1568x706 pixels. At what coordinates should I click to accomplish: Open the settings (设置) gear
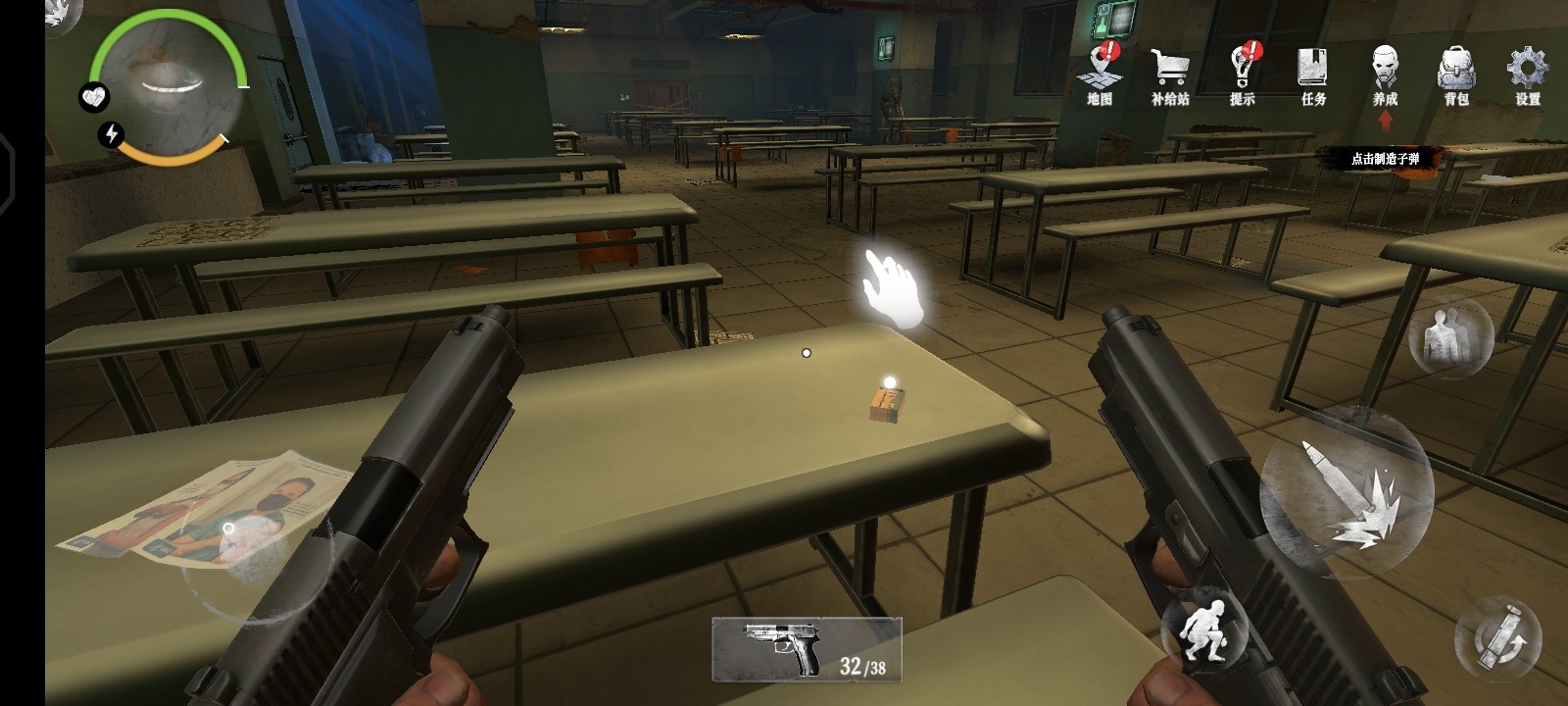(1527, 72)
